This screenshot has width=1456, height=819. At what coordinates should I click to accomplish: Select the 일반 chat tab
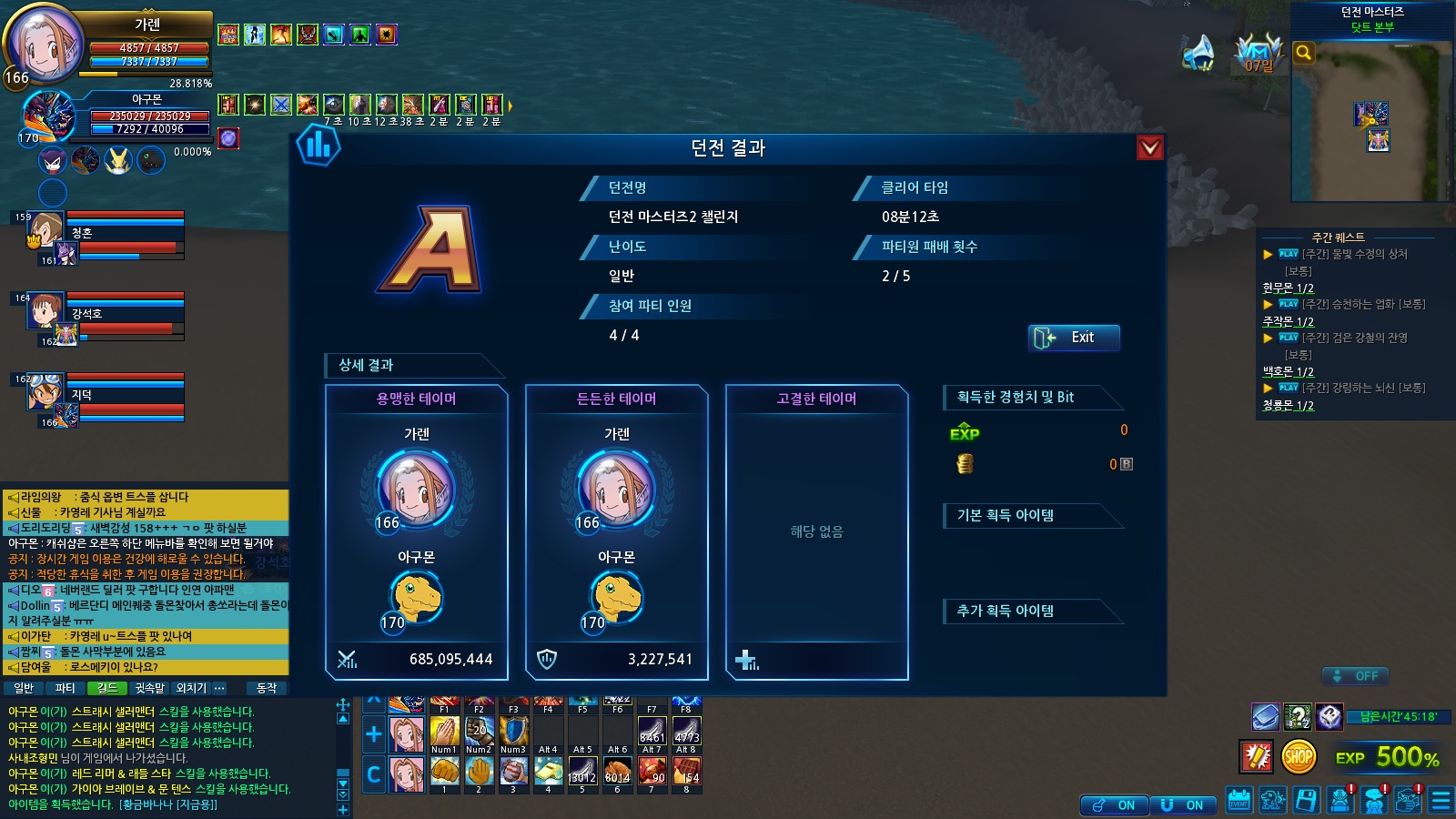(x=24, y=689)
